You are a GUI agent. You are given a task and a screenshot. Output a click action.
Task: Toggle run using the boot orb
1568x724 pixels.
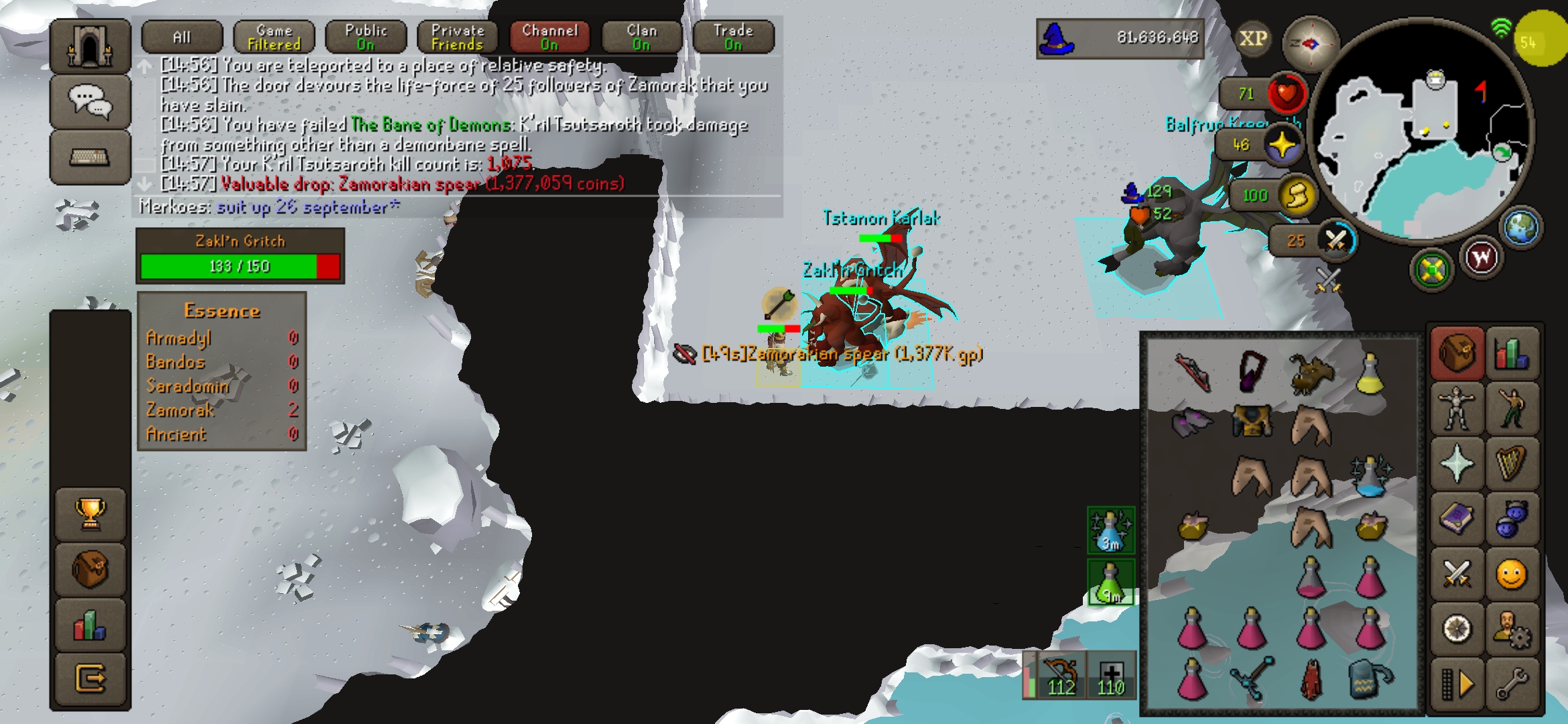click(1296, 196)
